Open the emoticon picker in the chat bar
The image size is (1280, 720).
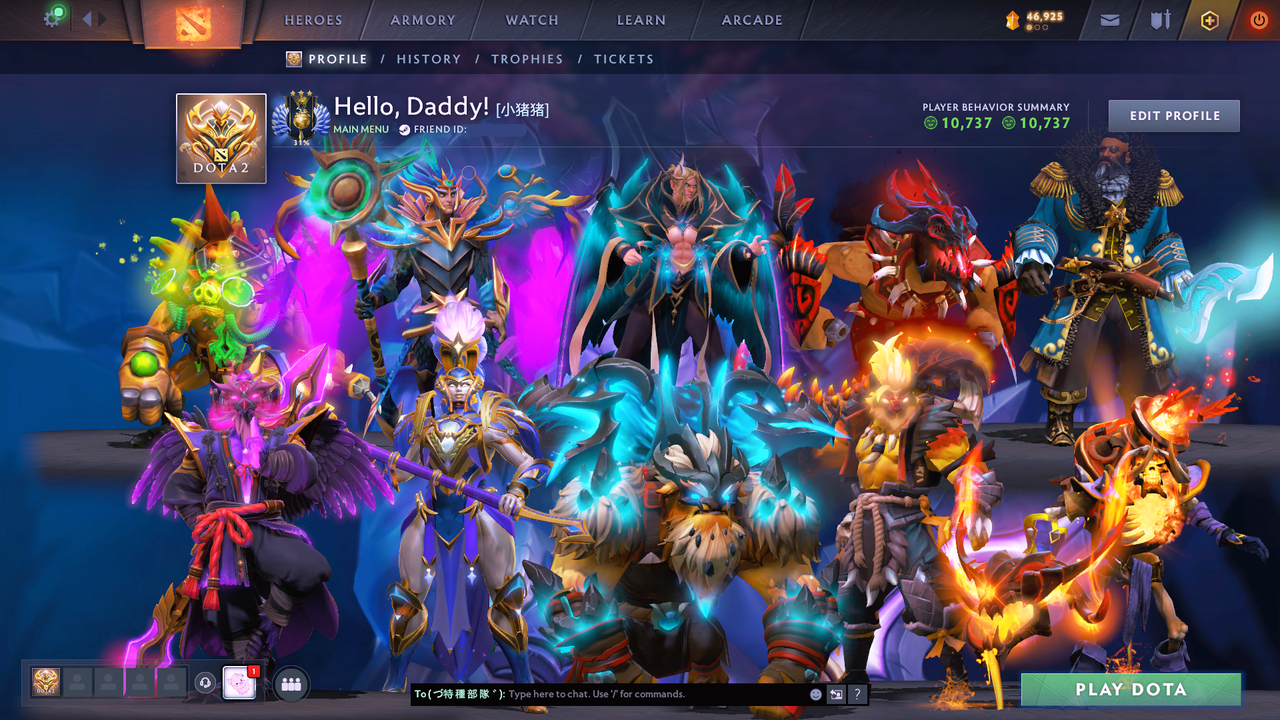[x=815, y=694]
